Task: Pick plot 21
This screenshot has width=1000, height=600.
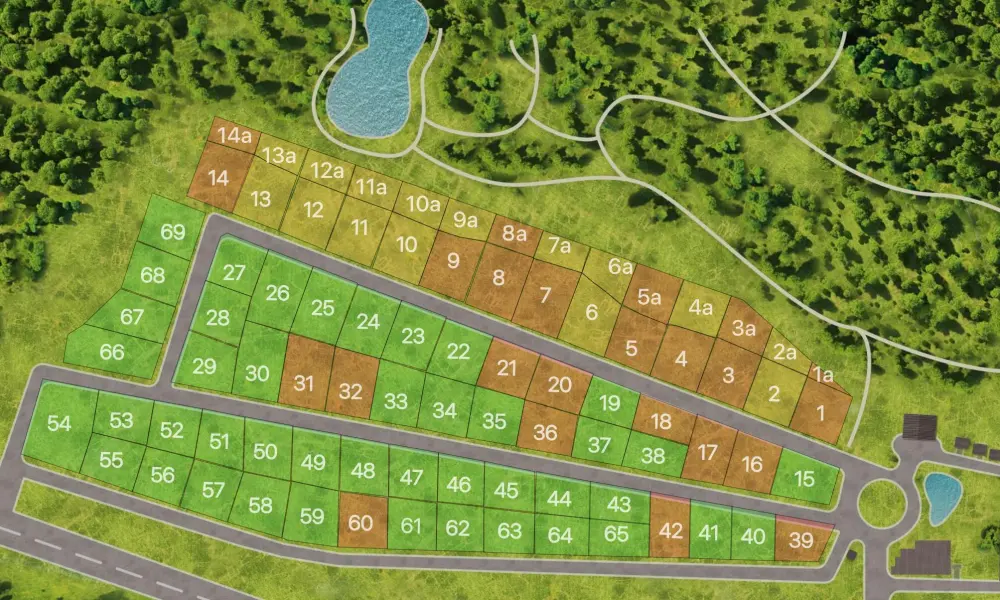Action: 507,367
